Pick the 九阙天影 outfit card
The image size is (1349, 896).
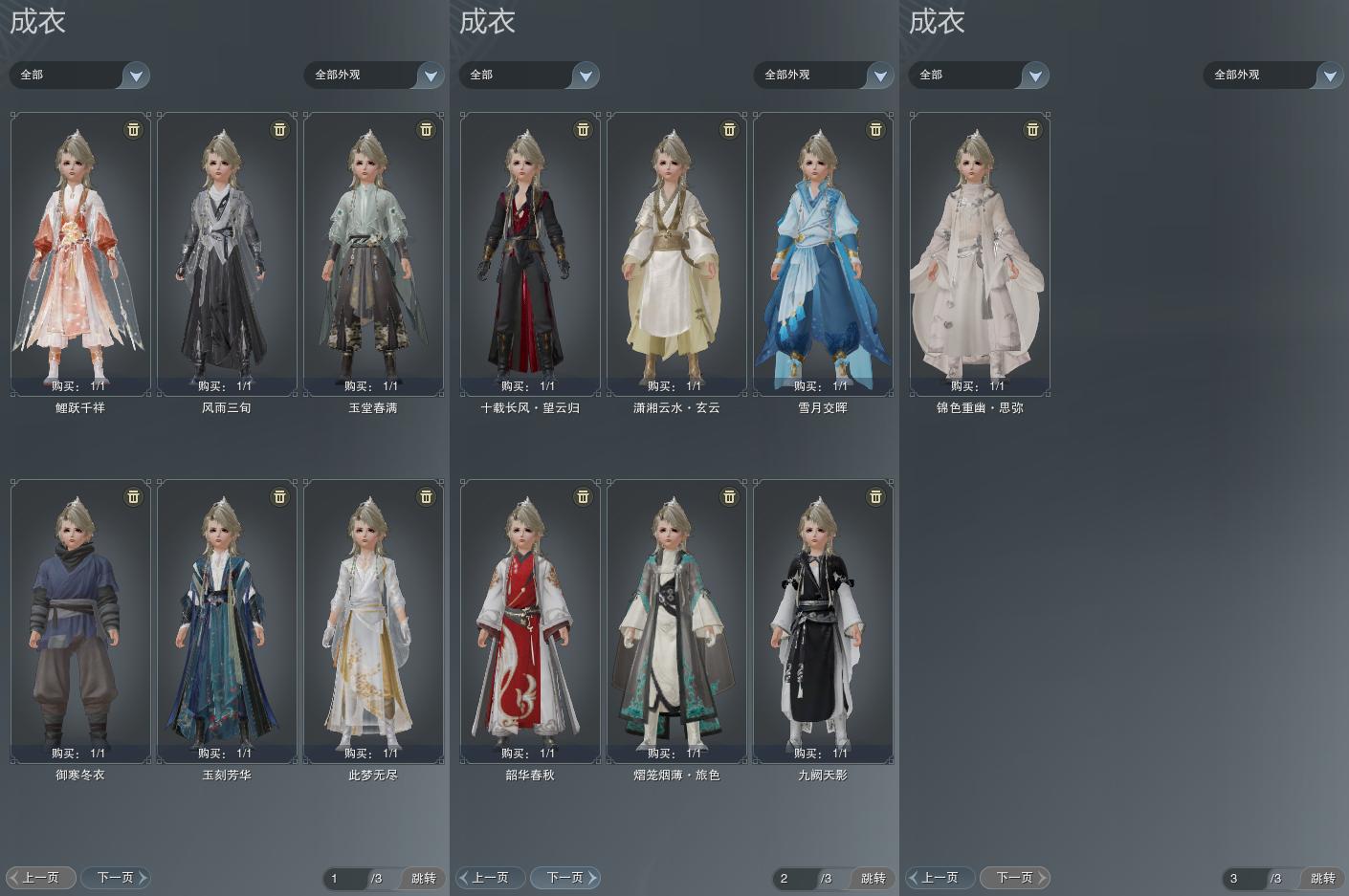[823, 621]
